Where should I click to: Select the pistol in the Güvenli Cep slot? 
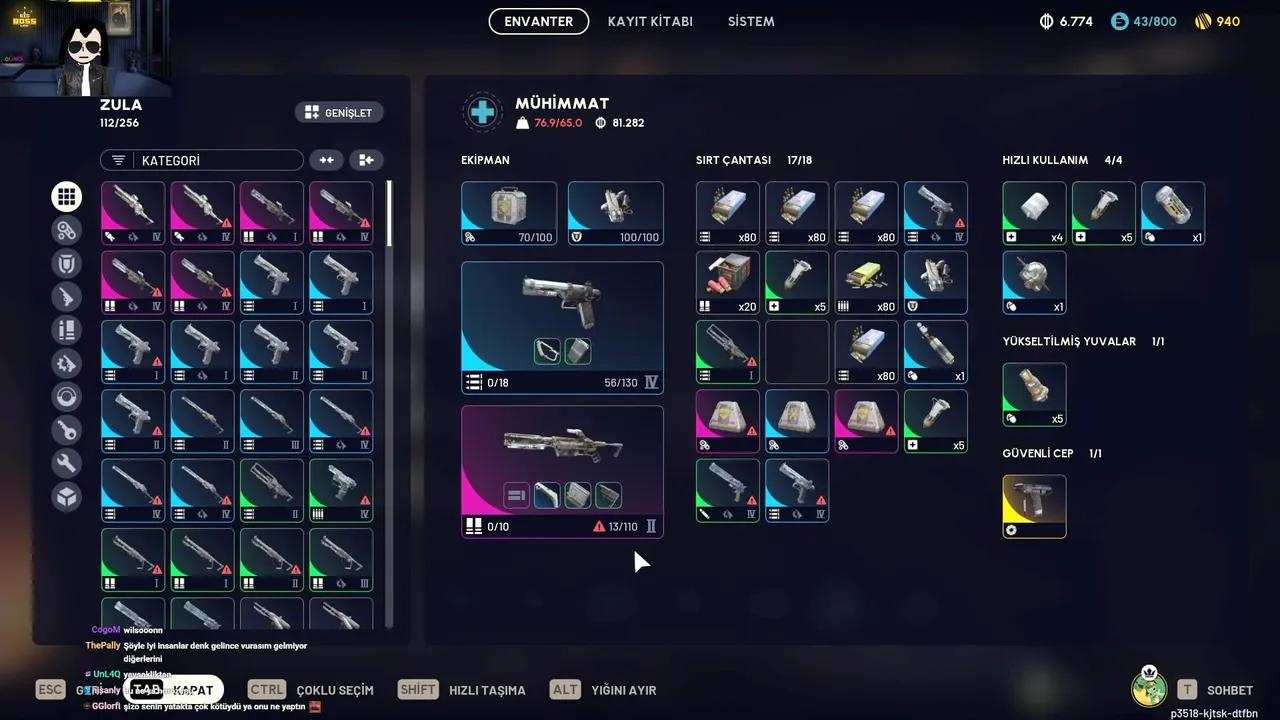point(1034,506)
